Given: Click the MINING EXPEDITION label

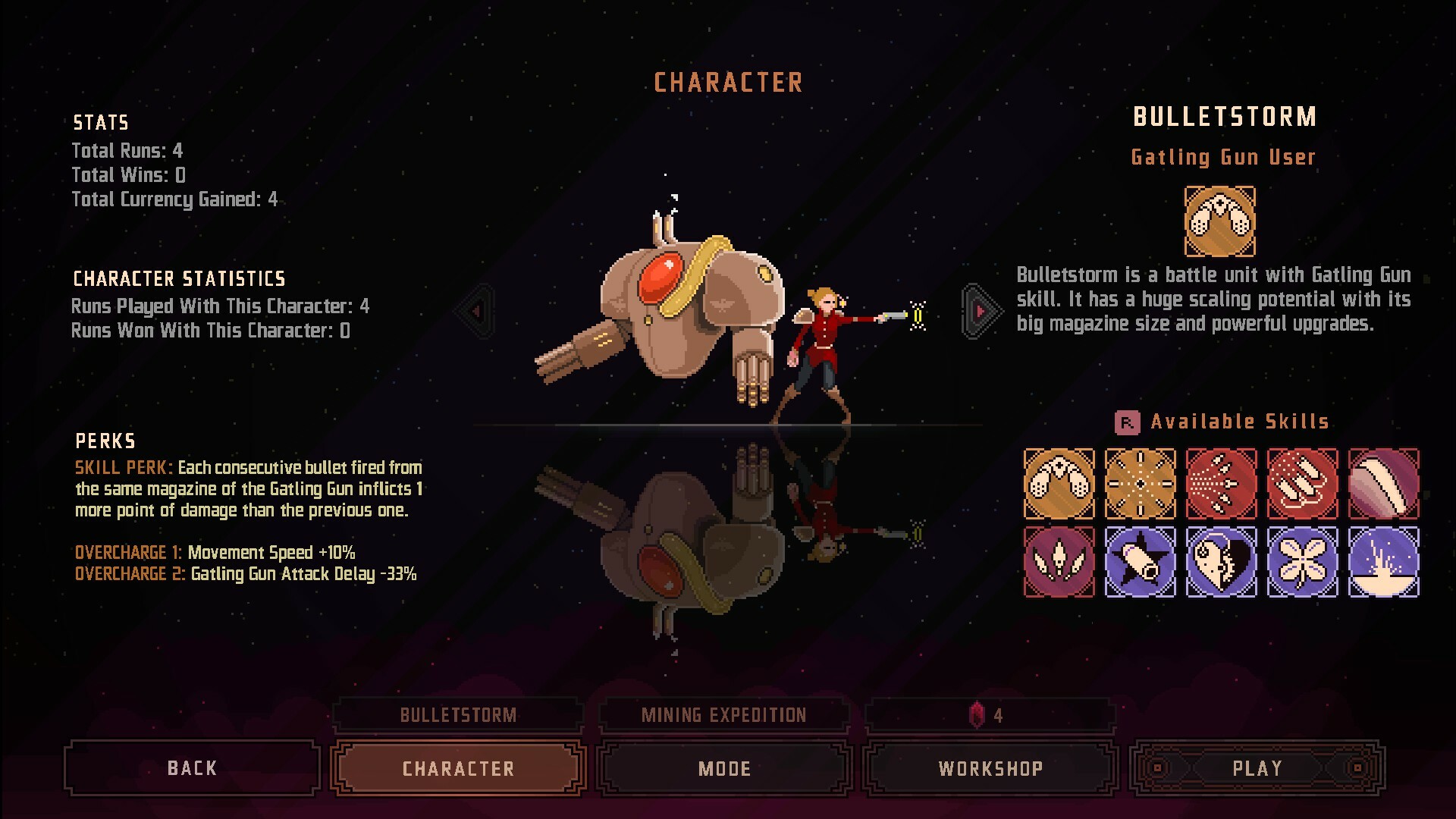Looking at the screenshot, I should (x=723, y=714).
